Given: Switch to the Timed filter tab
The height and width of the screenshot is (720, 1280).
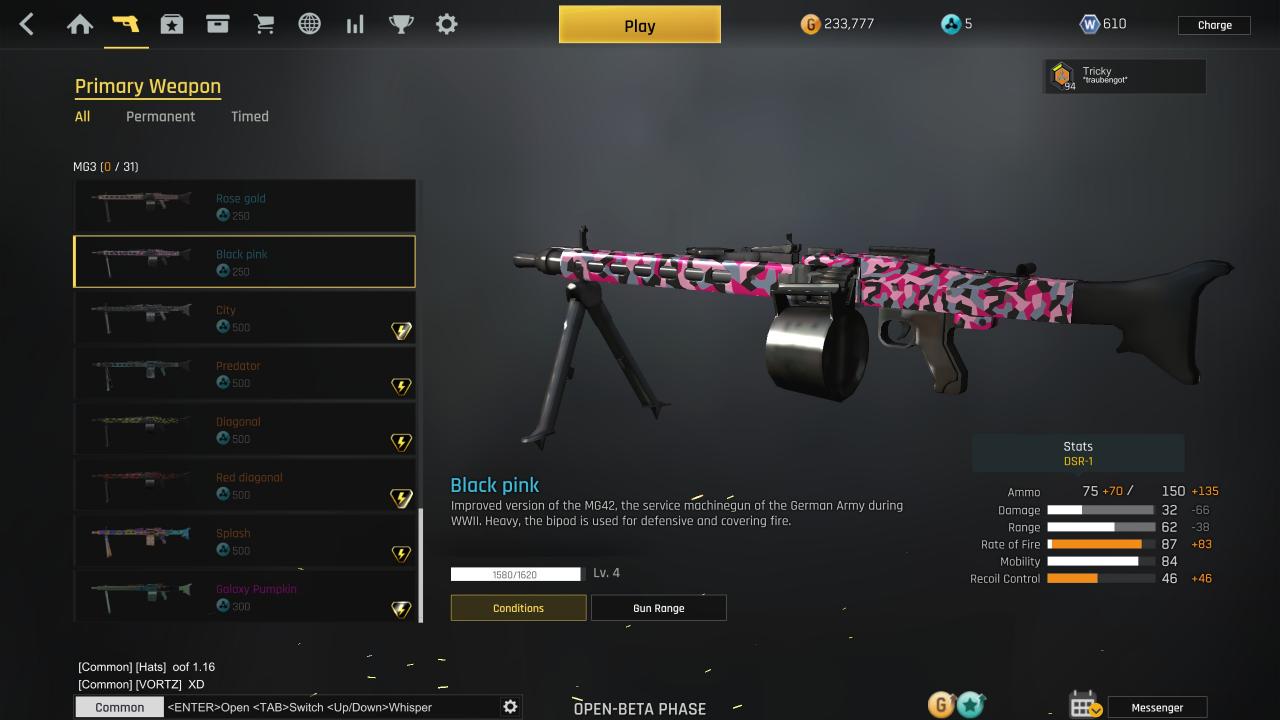Looking at the screenshot, I should [249, 116].
